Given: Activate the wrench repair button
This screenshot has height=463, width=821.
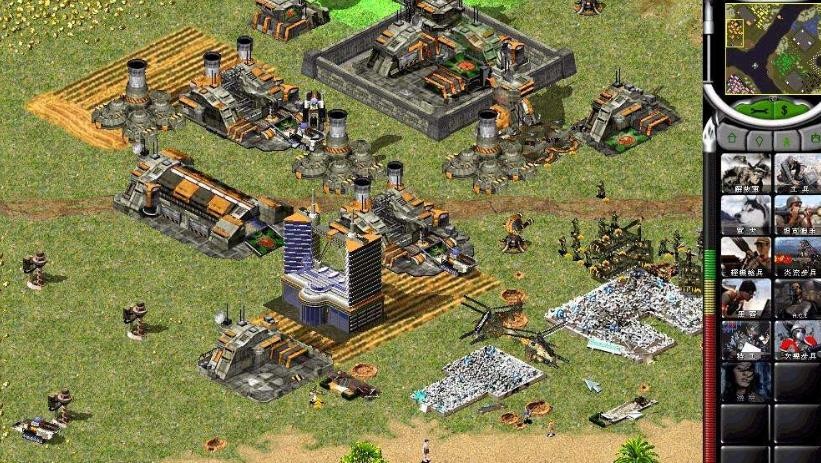Looking at the screenshot, I should pos(758,109).
